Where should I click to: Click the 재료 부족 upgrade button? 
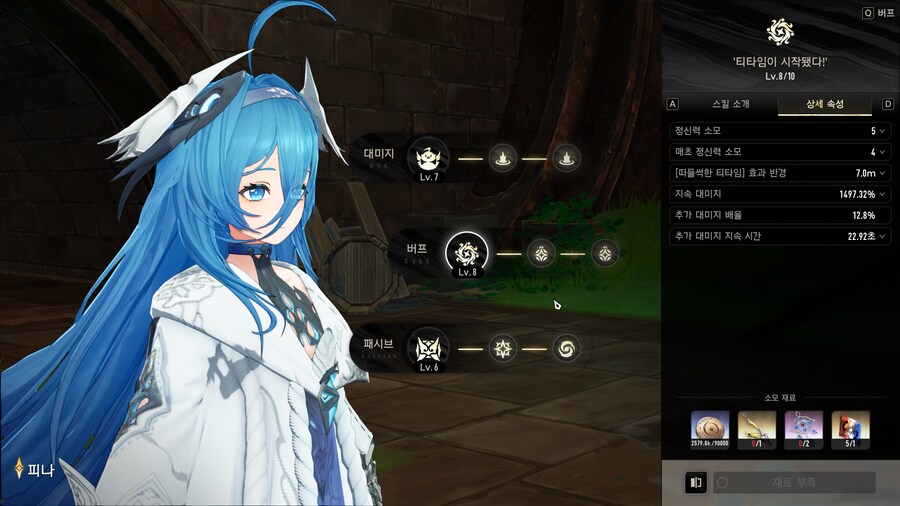(793, 483)
